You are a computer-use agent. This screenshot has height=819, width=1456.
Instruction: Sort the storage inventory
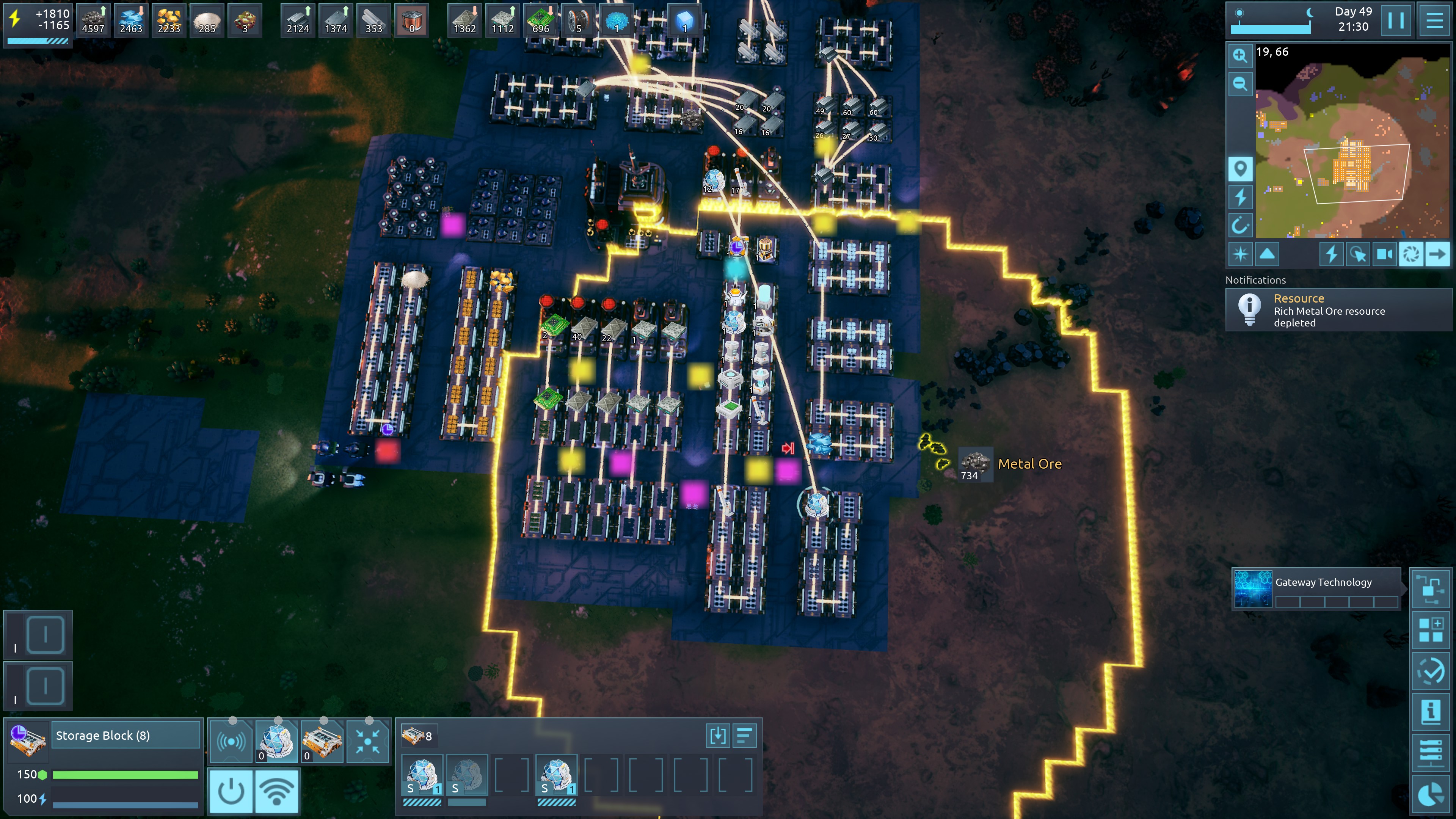click(x=744, y=736)
